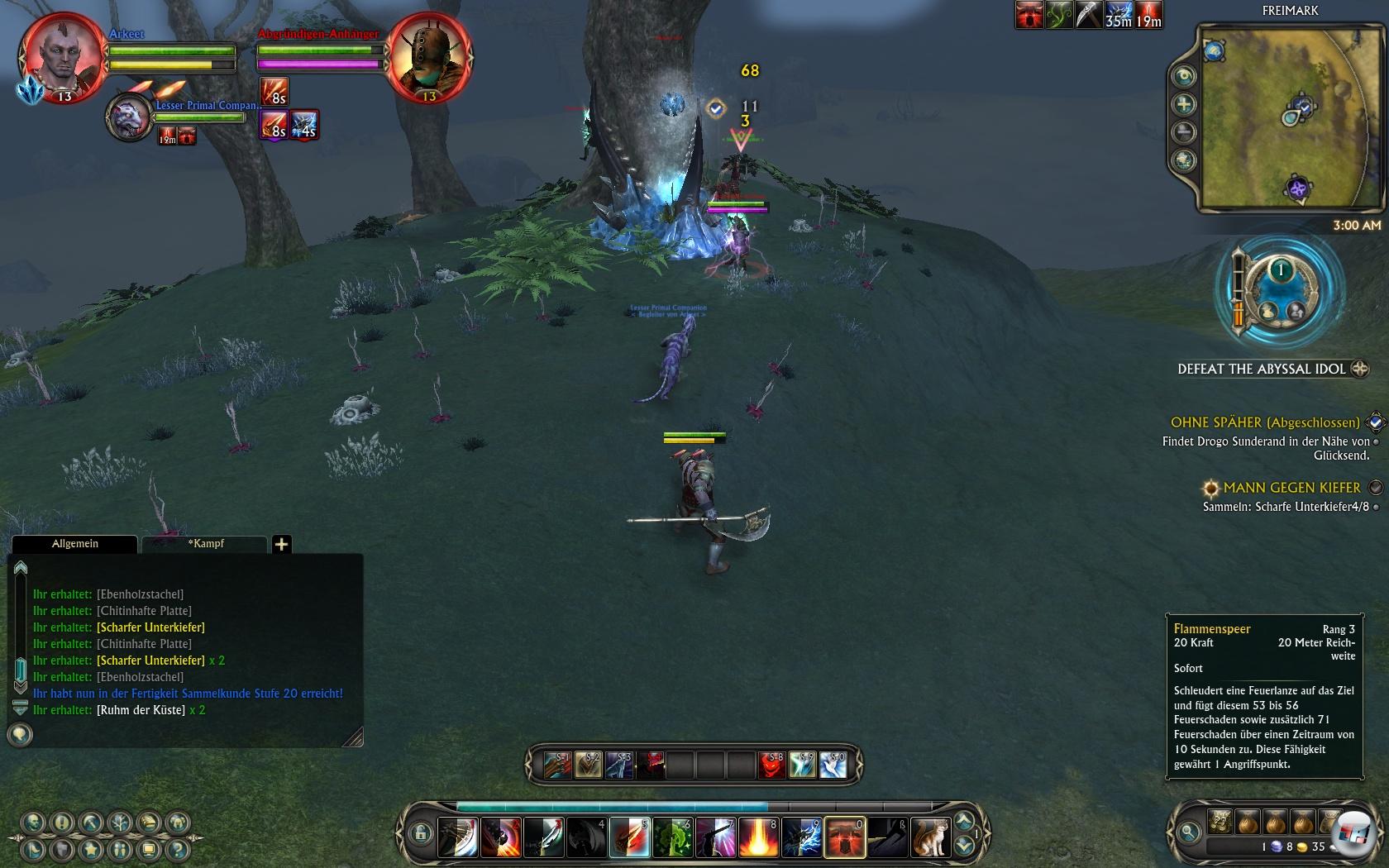Summon the cat pet from the action bar
Viewport: 1389px width, 868px height.
pos(930,837)
